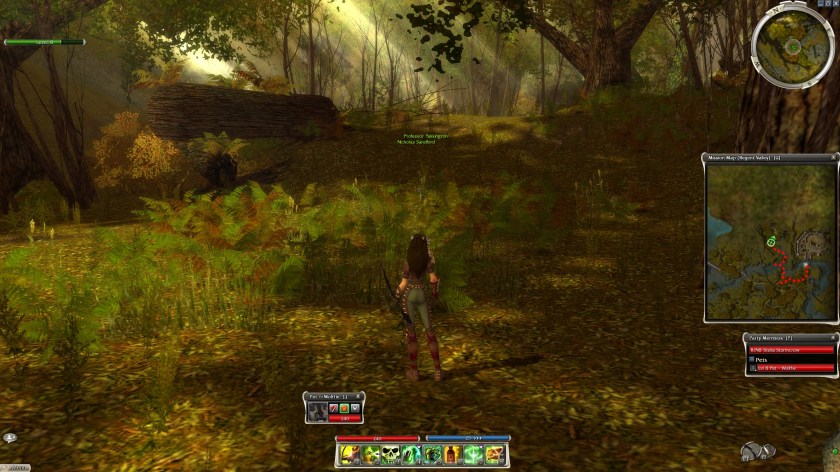Close the Mission Map panel
Image resolution: width=840 pixels, height=472 pixels.
pos(833,158)
